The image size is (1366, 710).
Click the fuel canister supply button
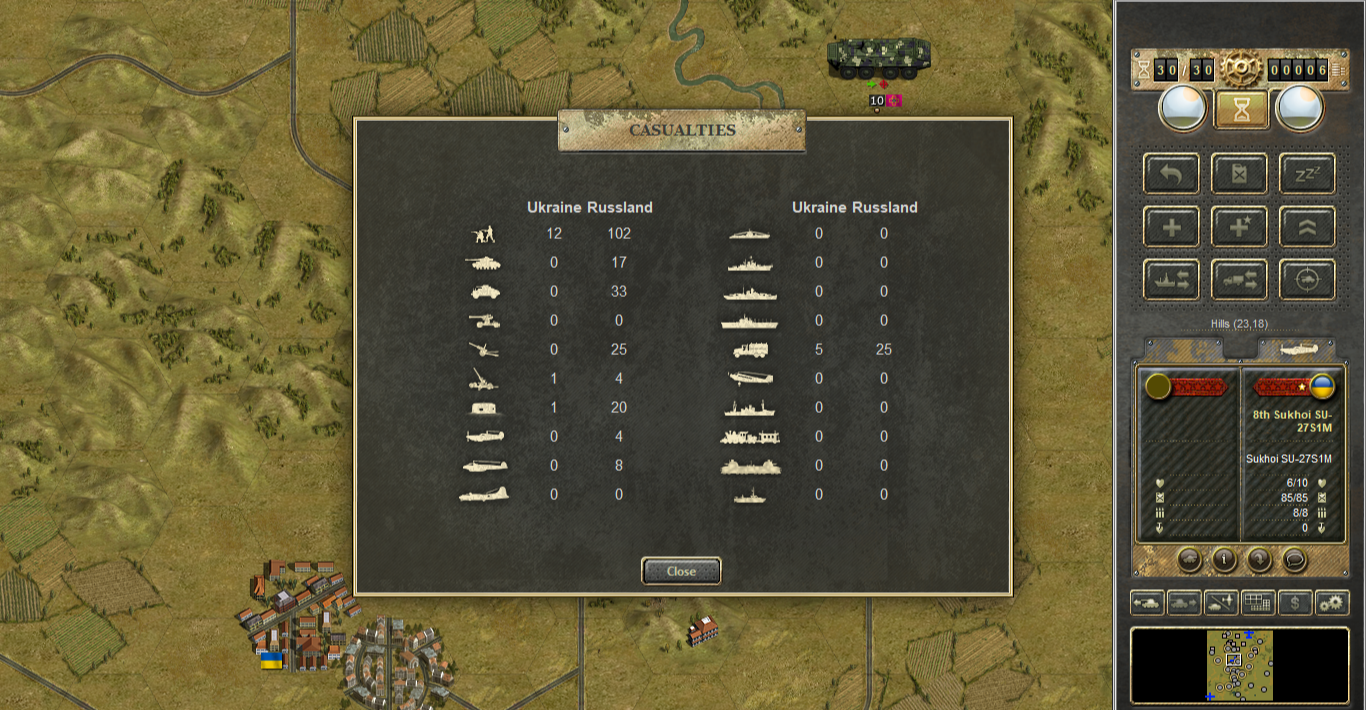coord(1240,174)
